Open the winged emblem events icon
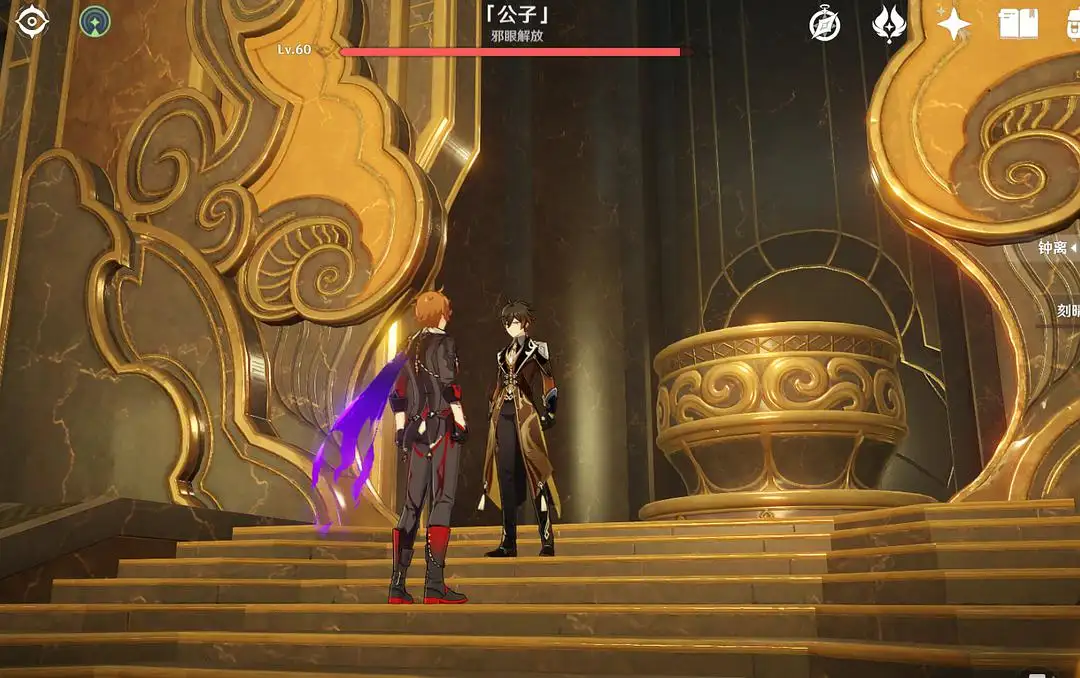Viewport: 1080px width, 678px height. [x=888, y=23]
